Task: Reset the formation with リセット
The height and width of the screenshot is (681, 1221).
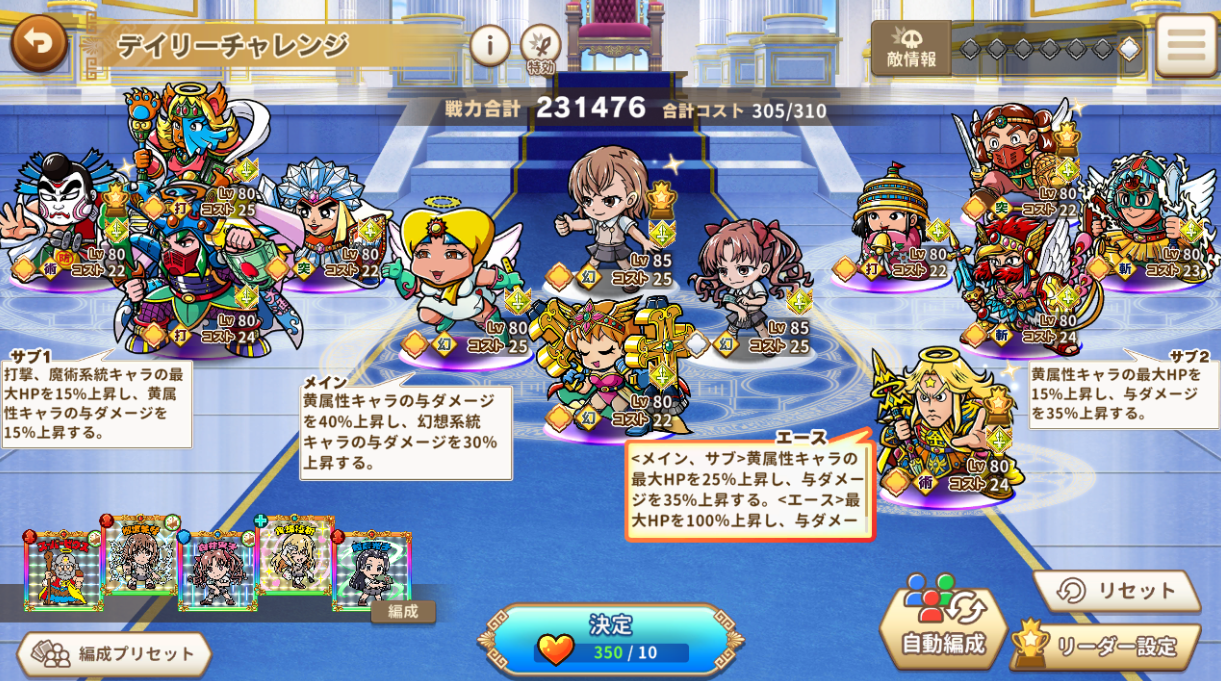Action: tap(1117, 591)
